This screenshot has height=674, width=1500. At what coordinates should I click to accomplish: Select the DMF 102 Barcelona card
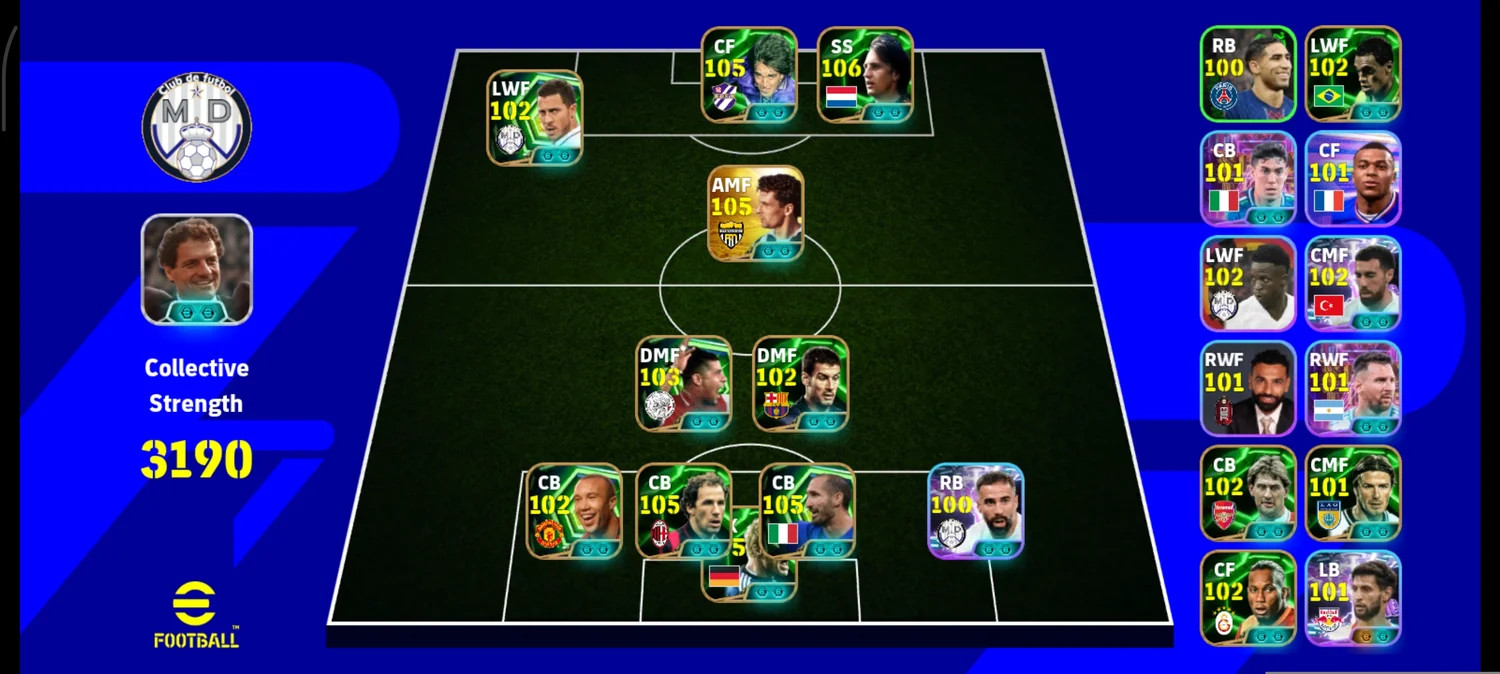801,383
